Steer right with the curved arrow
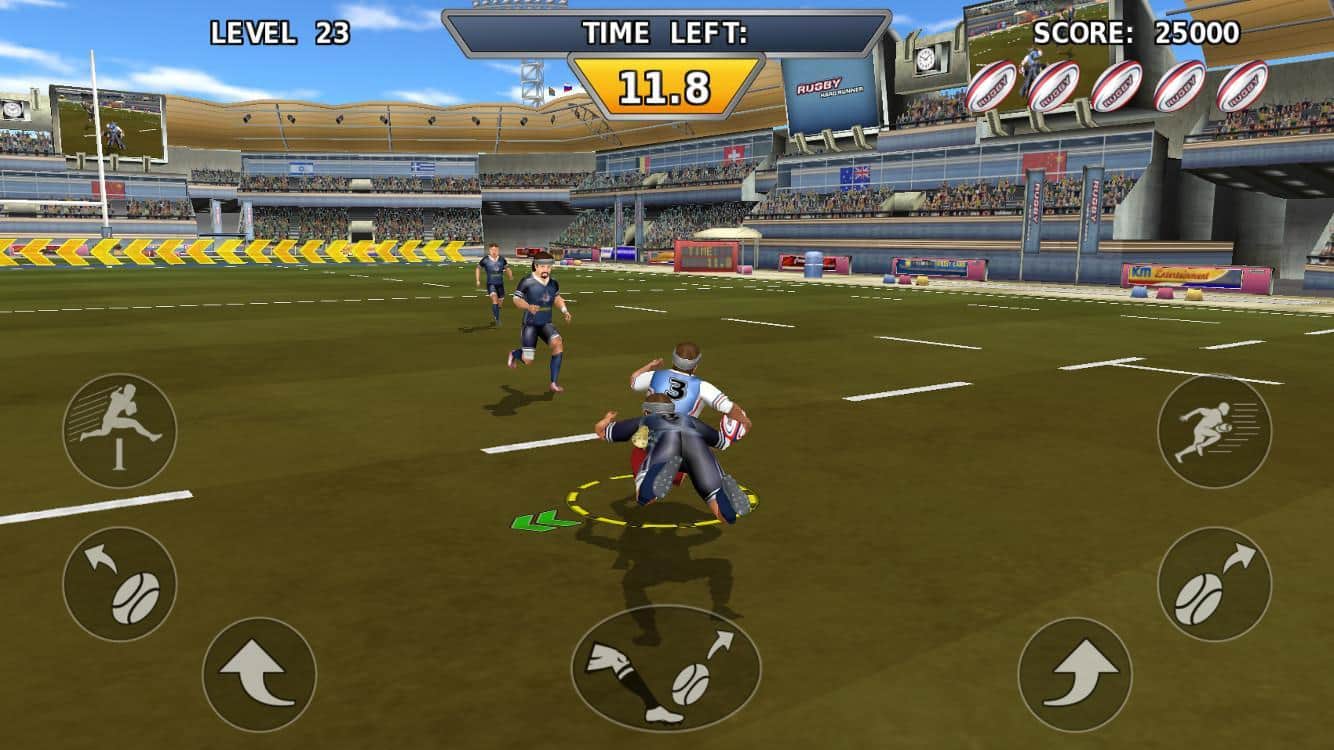 [1075, 675]
